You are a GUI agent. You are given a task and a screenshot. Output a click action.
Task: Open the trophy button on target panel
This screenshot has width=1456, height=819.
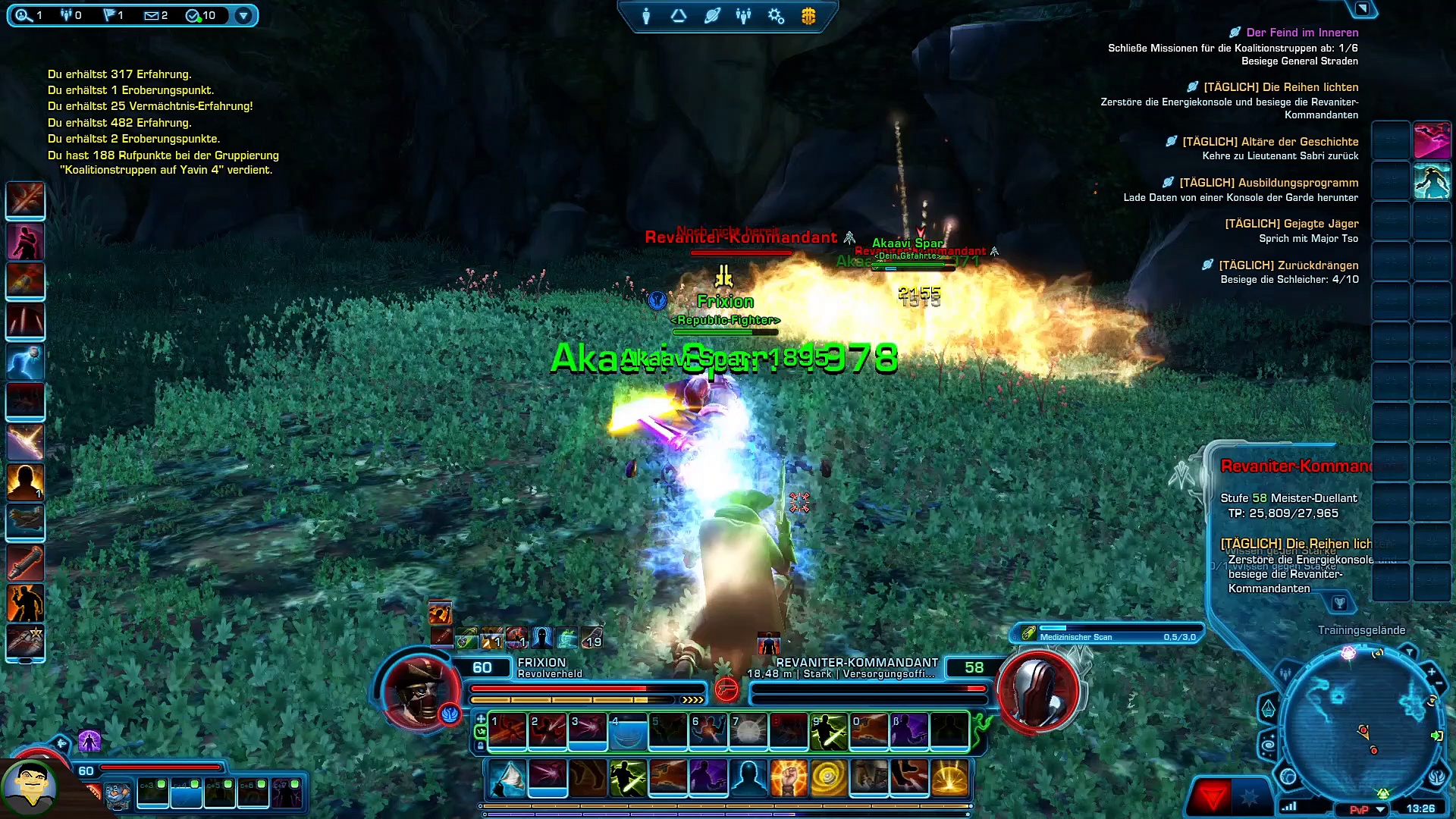coord(1339,603)
